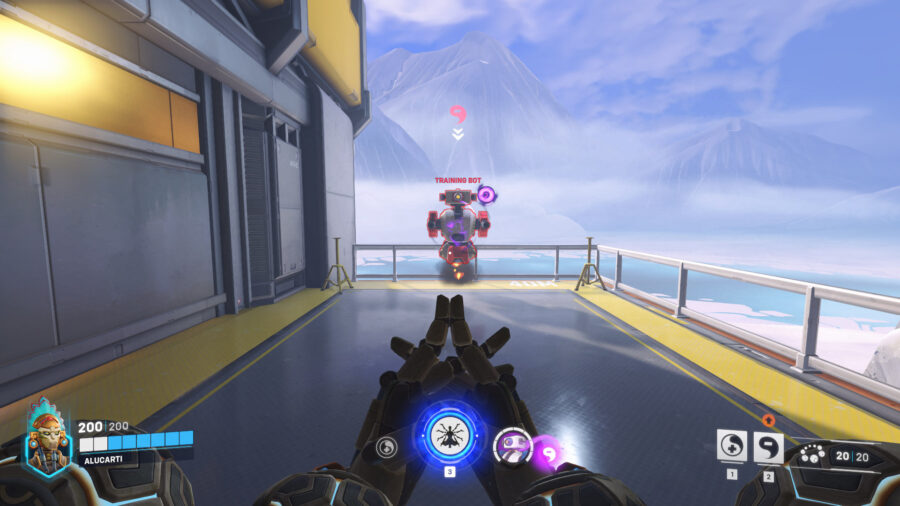Click the Discord target portrait showing the bot
900x506 pixels.
[x=512, y=446]
